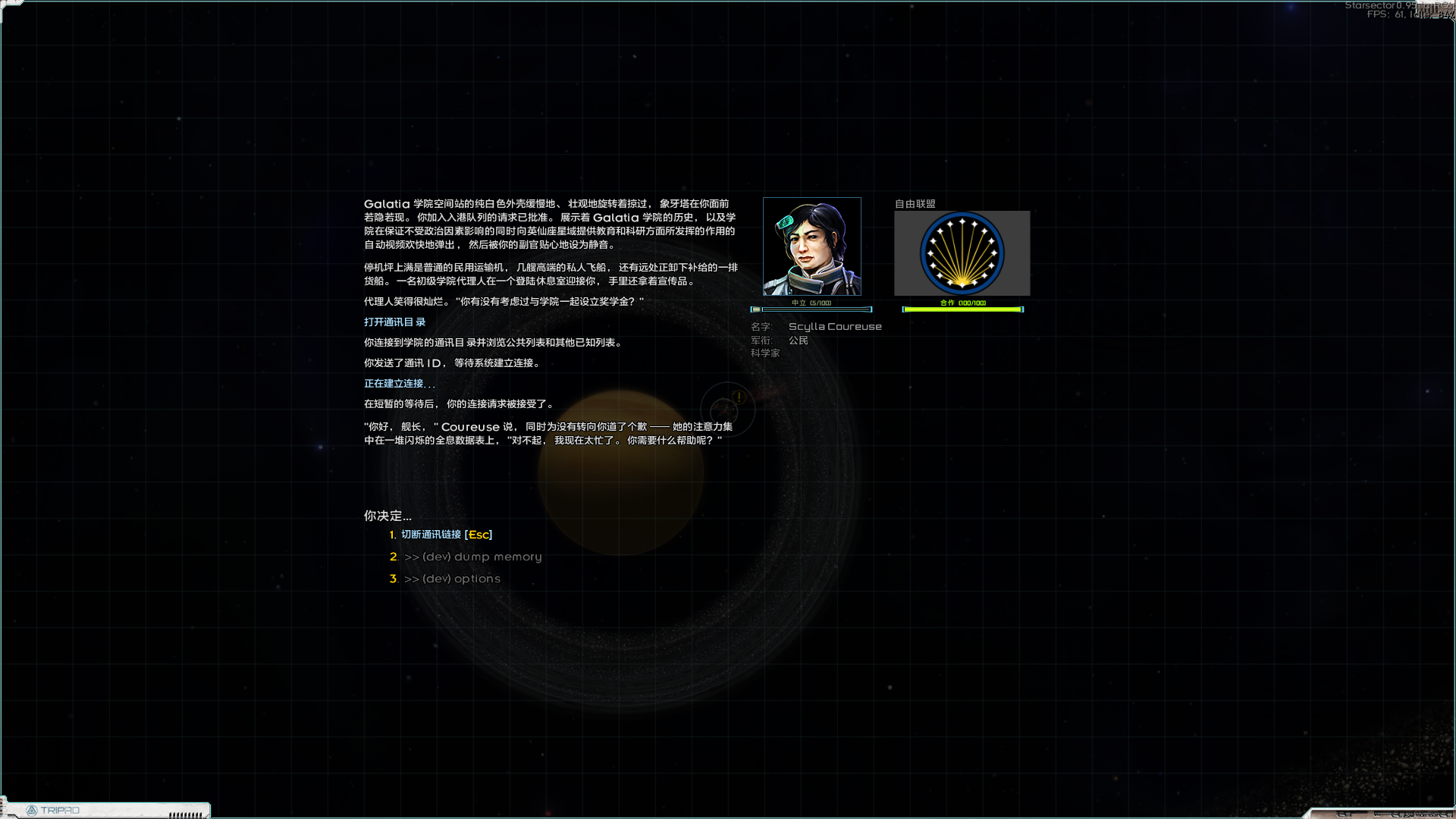Screen dimensions: 1456x819
Task: Click the name Scylla Coureuse
Action: (x=834, y=326)
